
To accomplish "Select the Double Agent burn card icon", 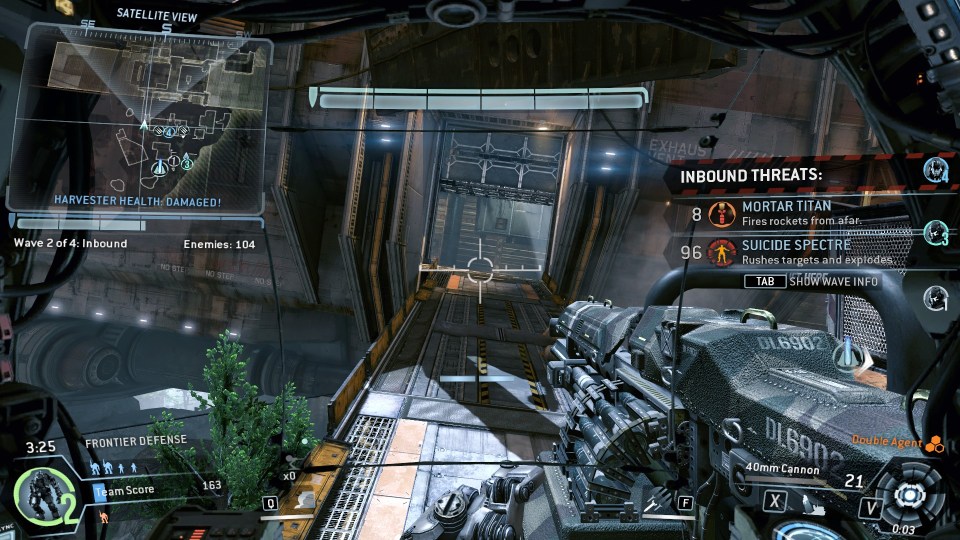I will (935, 444).
